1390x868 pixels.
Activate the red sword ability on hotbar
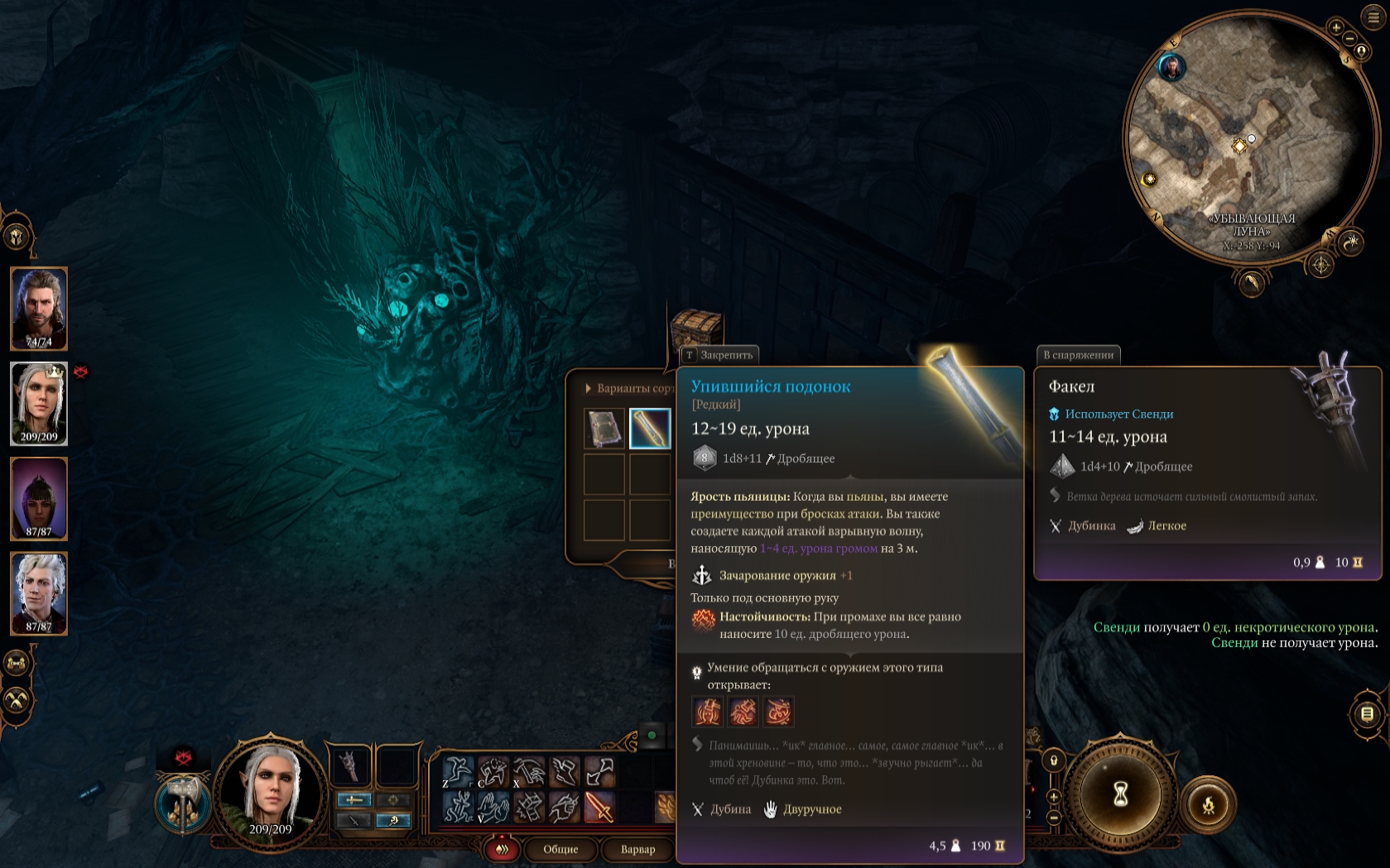click(x=599, y=807)
